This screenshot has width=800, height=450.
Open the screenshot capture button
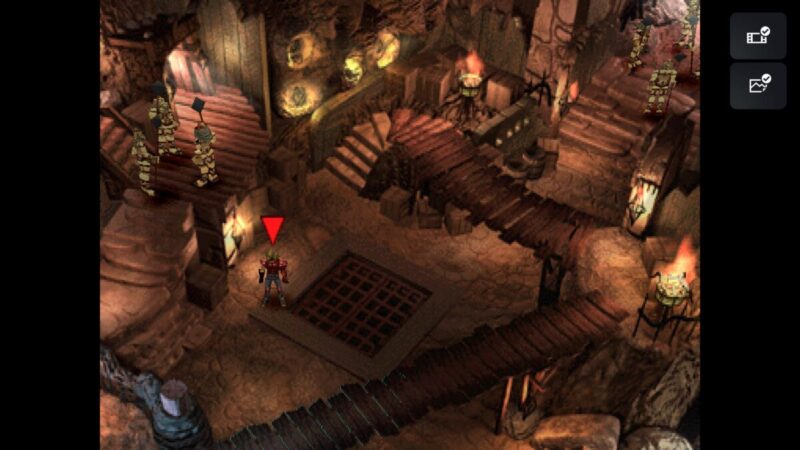tap(757, 85)
